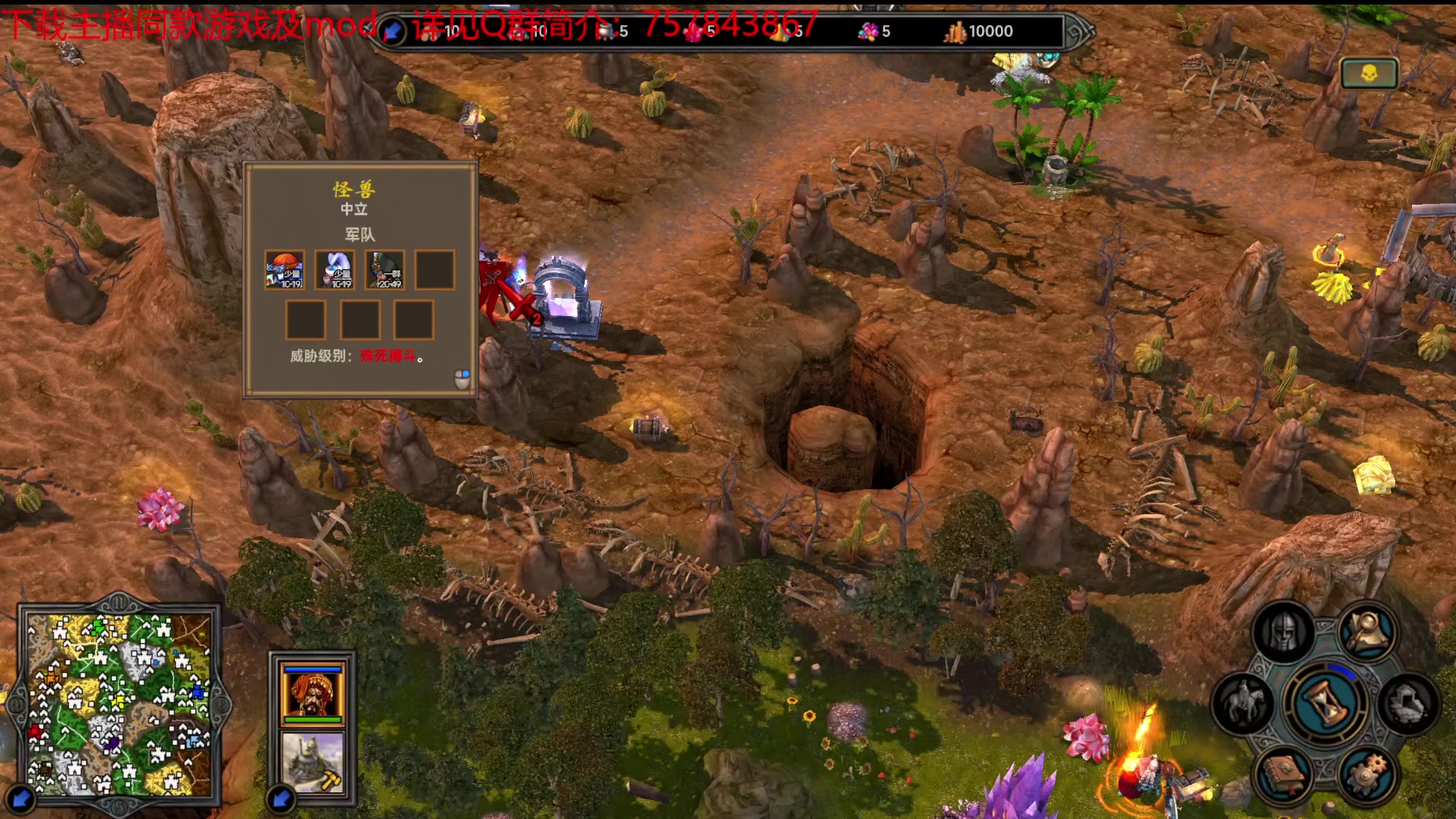Viewport: 1456px width, 819px height.
Task: Select the orange-capped creature stack in tooltip
Action: pos(284,270)
